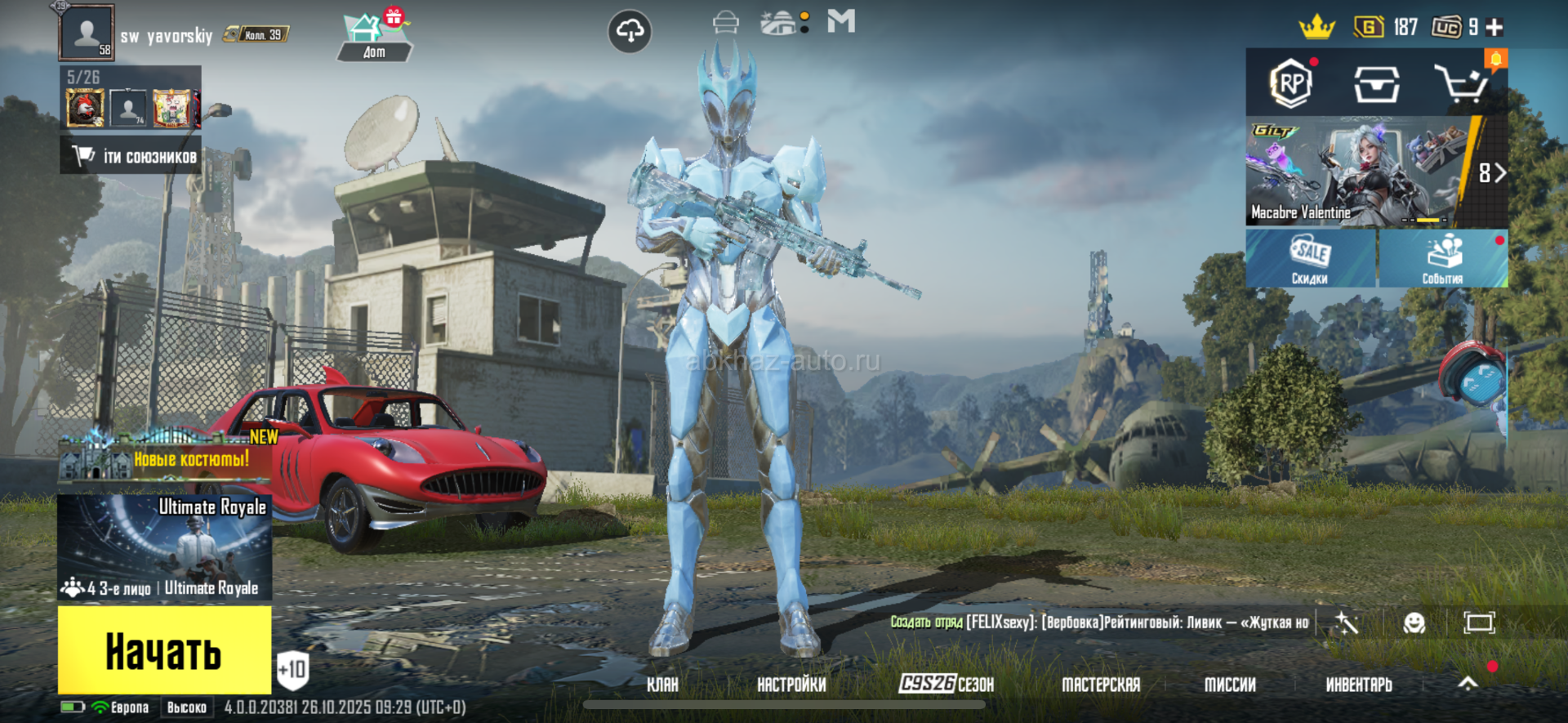Open the Скидки sale tile

pyautogui.click(x=1310, y=258)
